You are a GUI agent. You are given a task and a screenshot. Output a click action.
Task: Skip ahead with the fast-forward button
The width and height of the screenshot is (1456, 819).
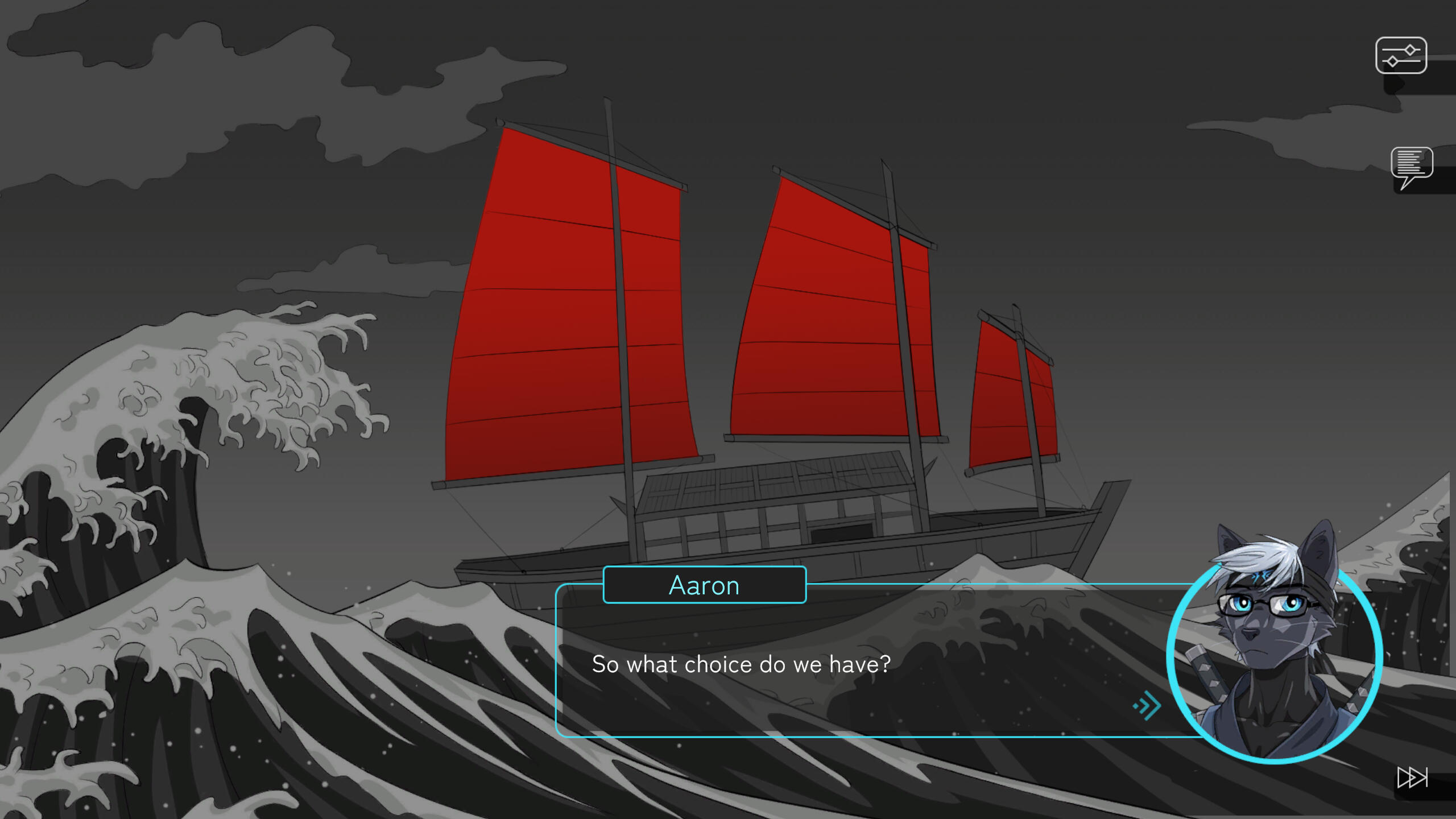pyautogui.click(x=1412, y=777)
